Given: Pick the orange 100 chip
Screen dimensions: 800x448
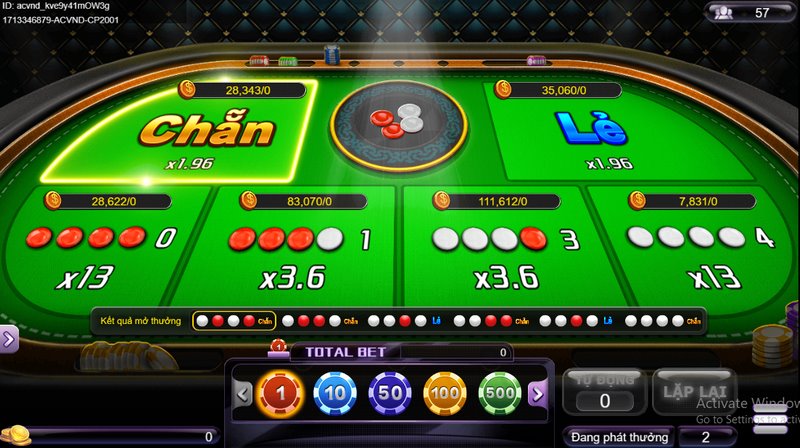Looking at the screenshot, I should (445, 393).
